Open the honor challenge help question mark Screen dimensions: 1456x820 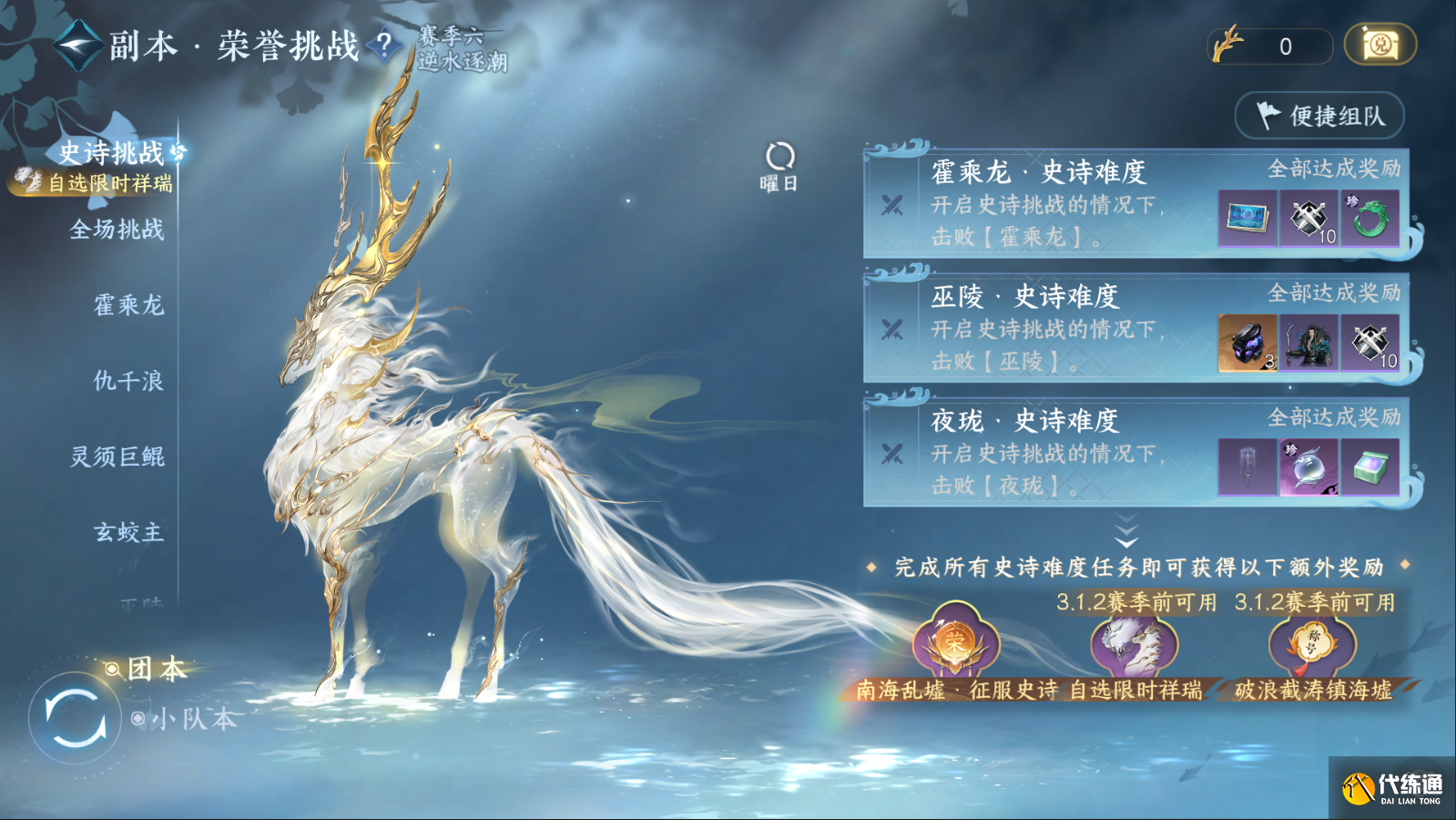click(x=383, y=43)
